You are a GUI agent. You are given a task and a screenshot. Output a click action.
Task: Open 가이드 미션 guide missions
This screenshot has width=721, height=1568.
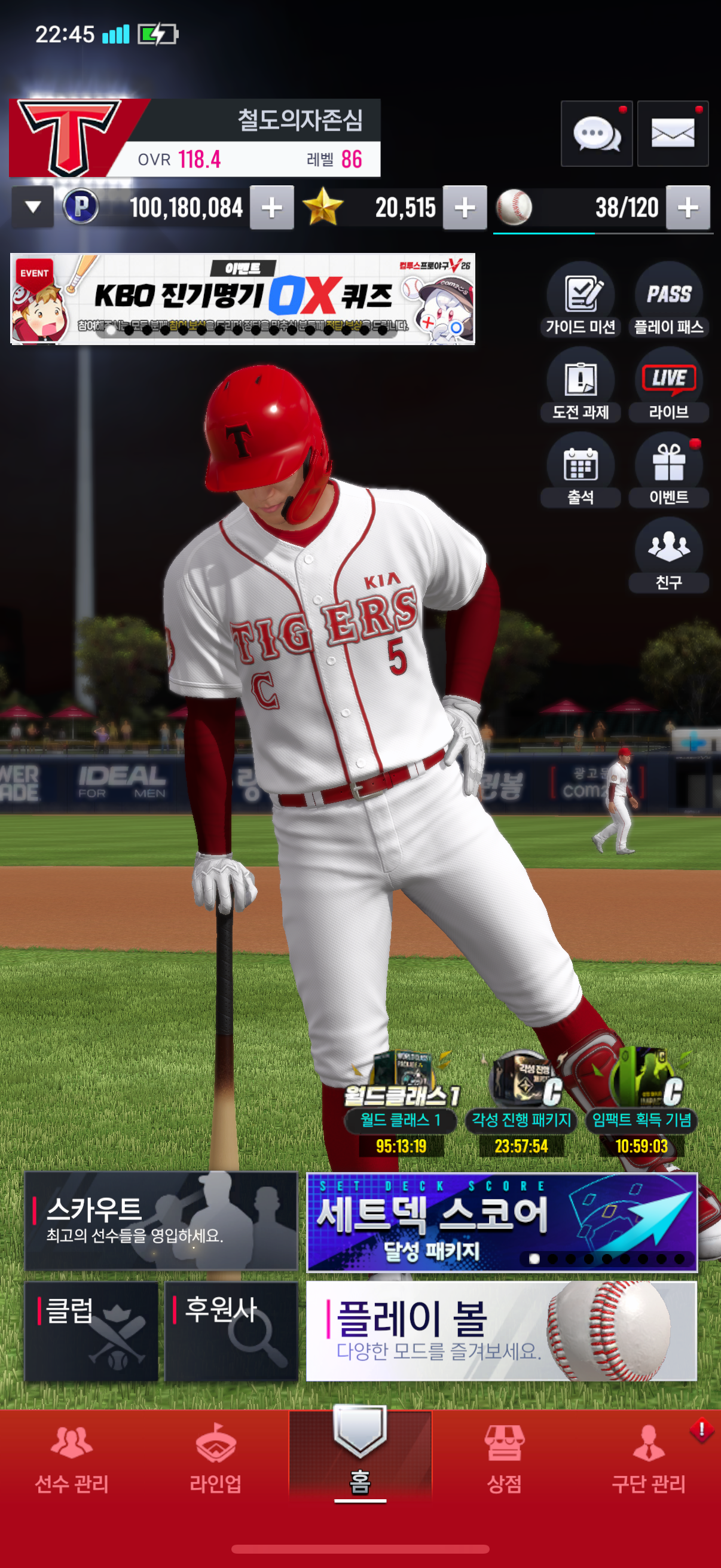pyautogui.click(x=581, y=300)
